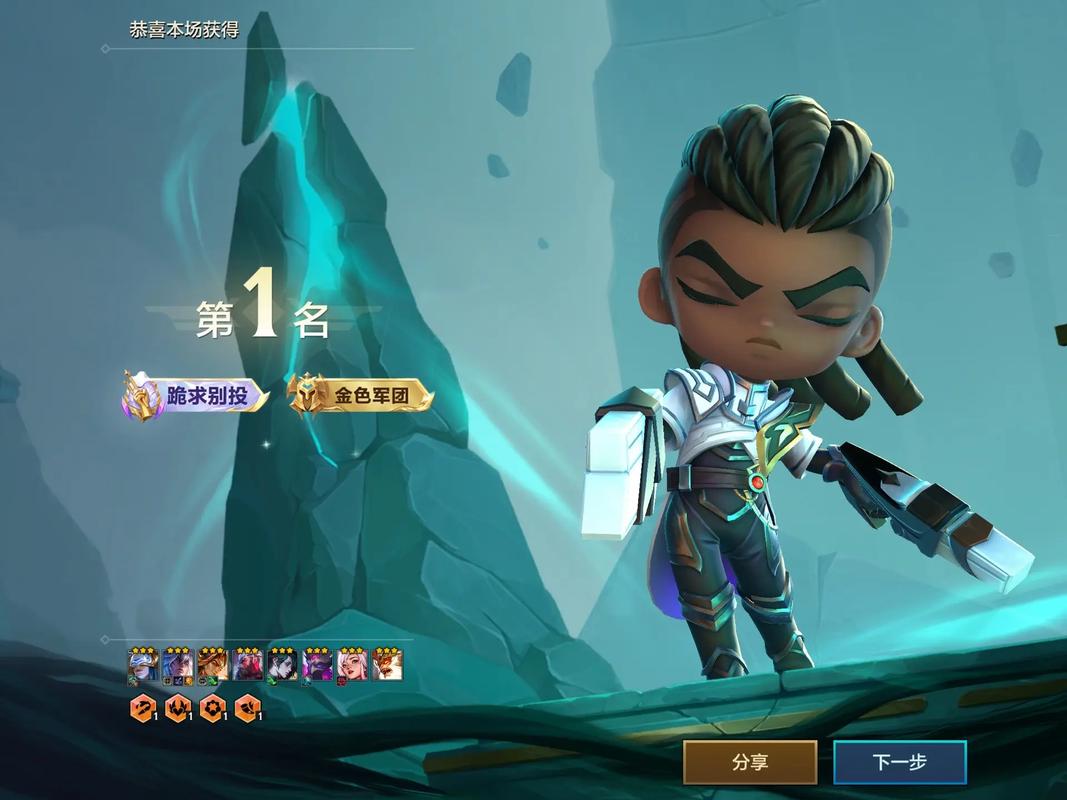
Task: Pick the black-haired pale champion portrait
Action: [x=282, y=664]
